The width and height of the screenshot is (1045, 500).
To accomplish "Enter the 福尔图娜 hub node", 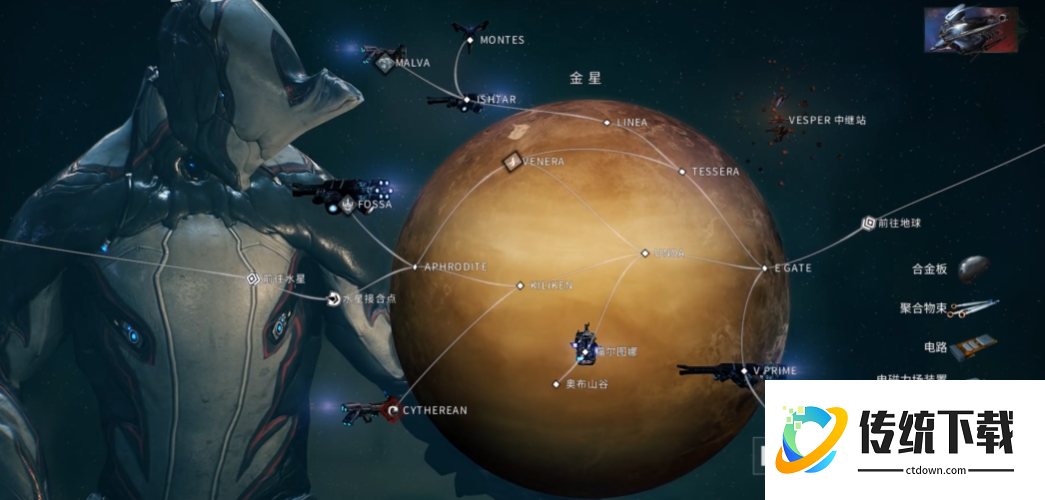I will click(x=585, y=352).
